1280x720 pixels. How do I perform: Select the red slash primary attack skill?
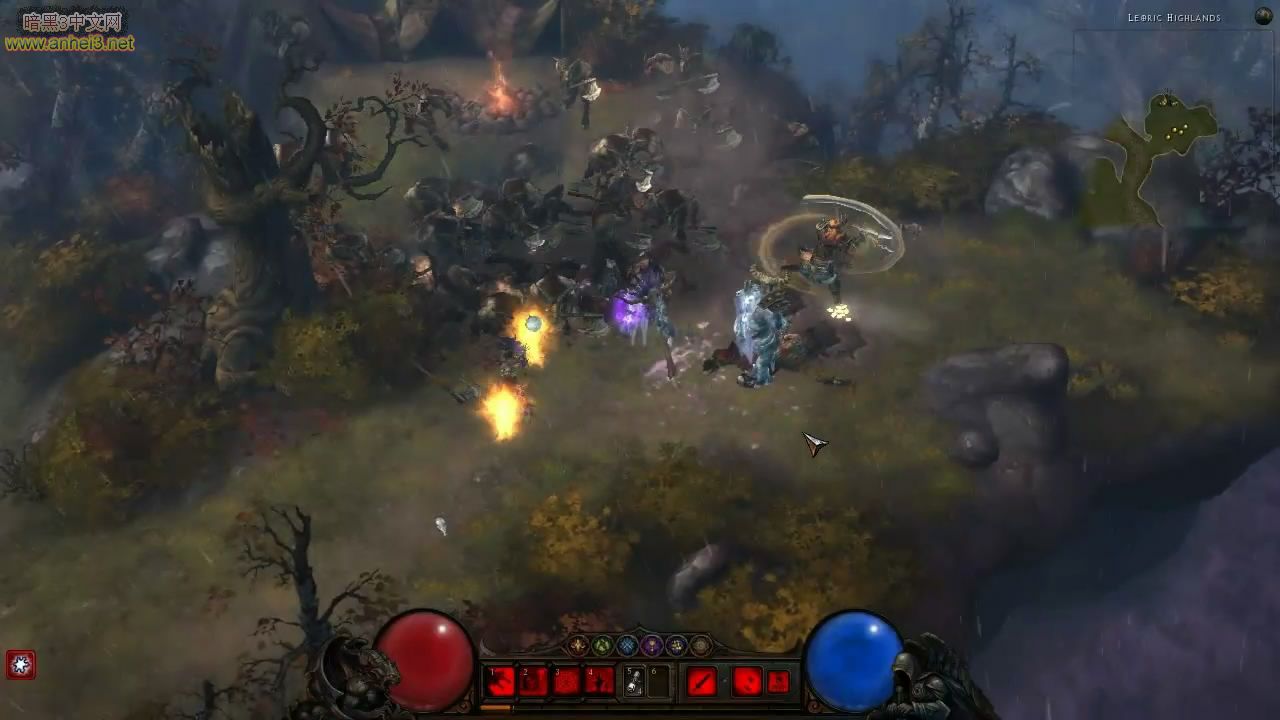coord(702,682)
